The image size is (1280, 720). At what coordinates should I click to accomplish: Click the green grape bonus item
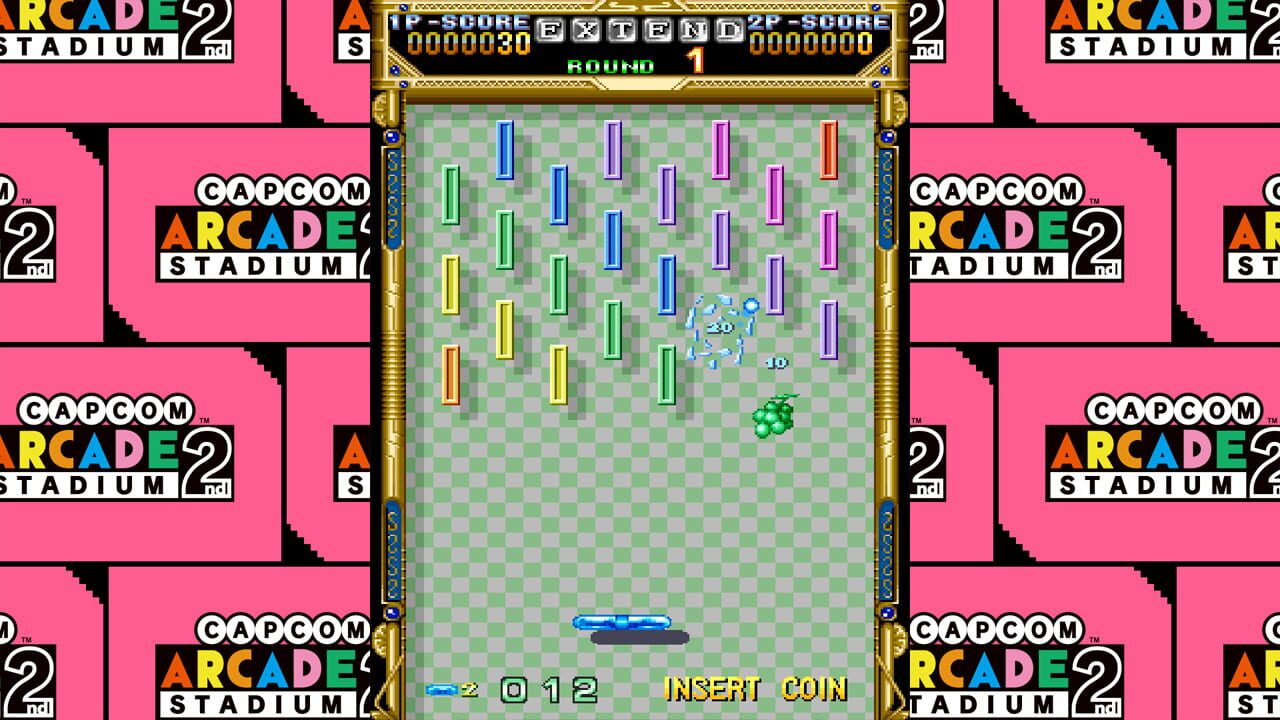(x=772, y=420)
